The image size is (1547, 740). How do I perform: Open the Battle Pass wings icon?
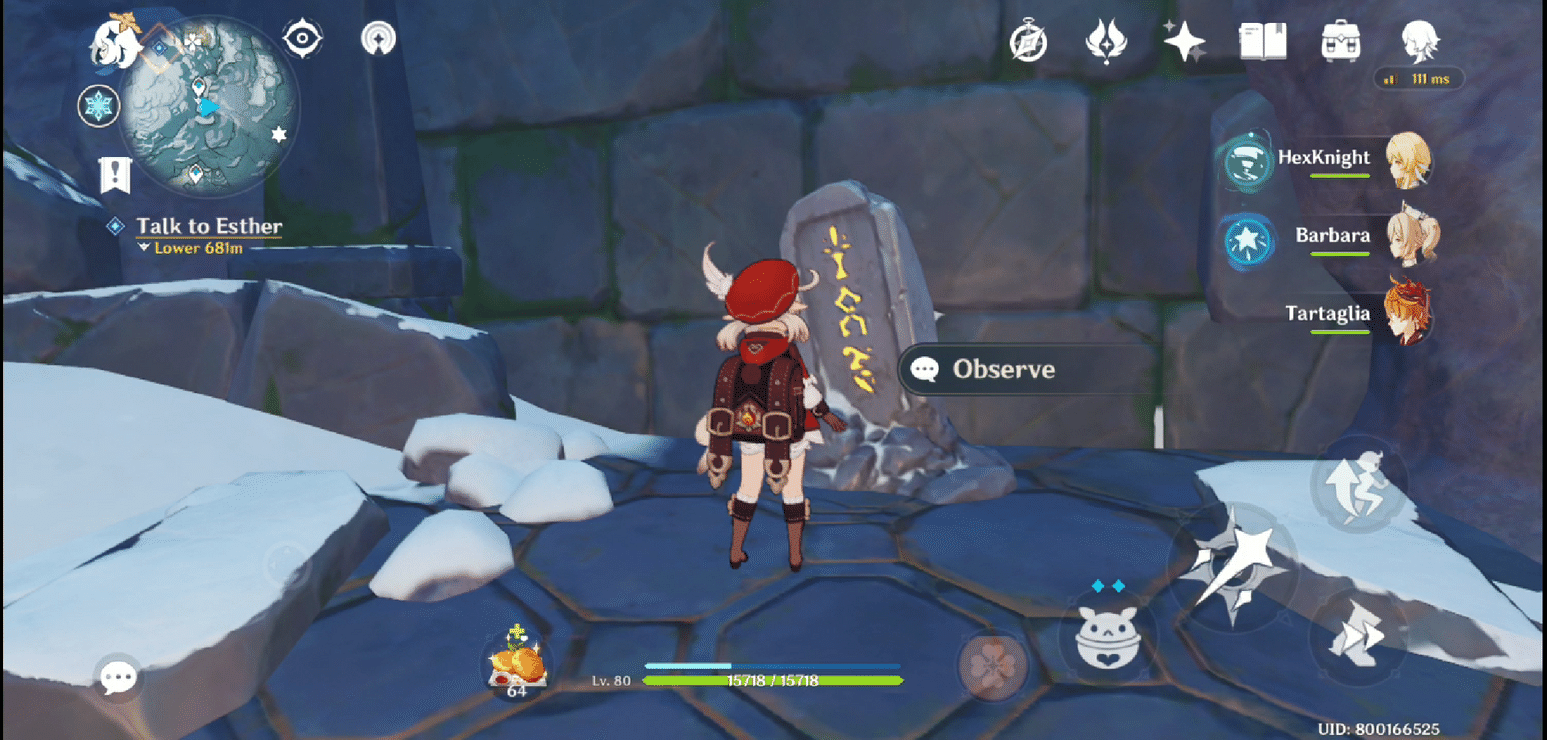(x=1107, y=41)
